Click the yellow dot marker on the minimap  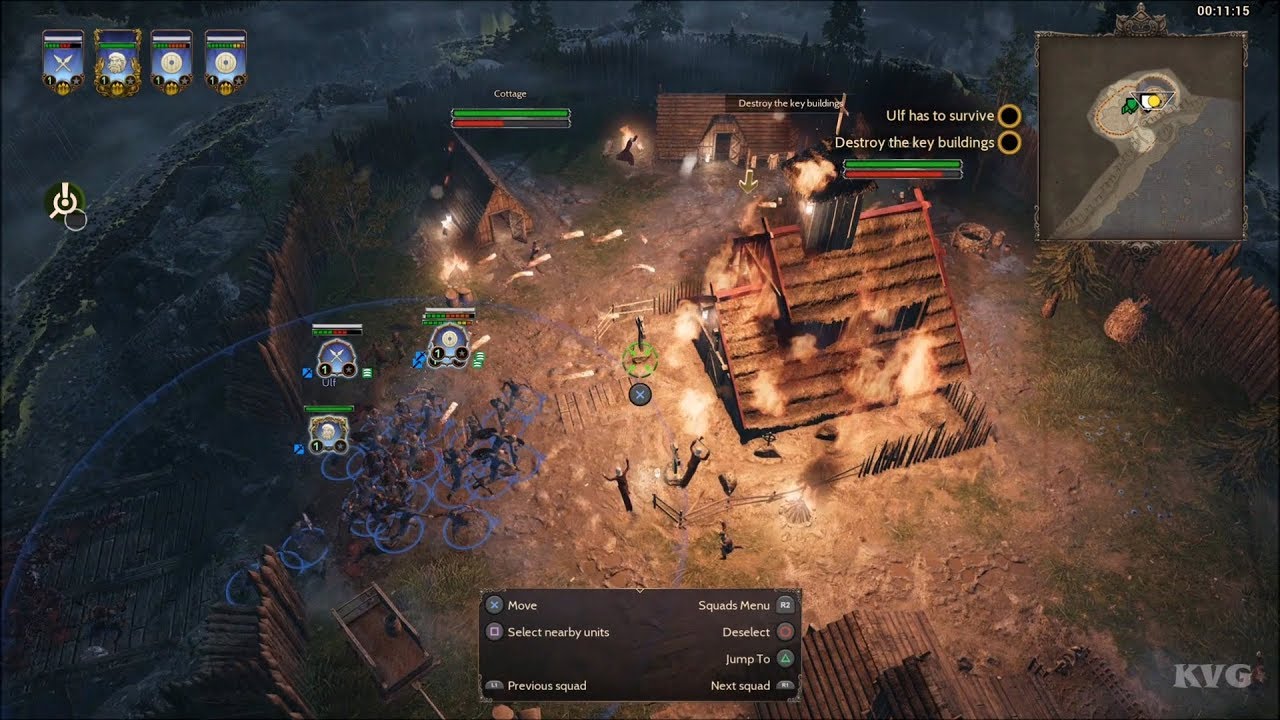1153,101
